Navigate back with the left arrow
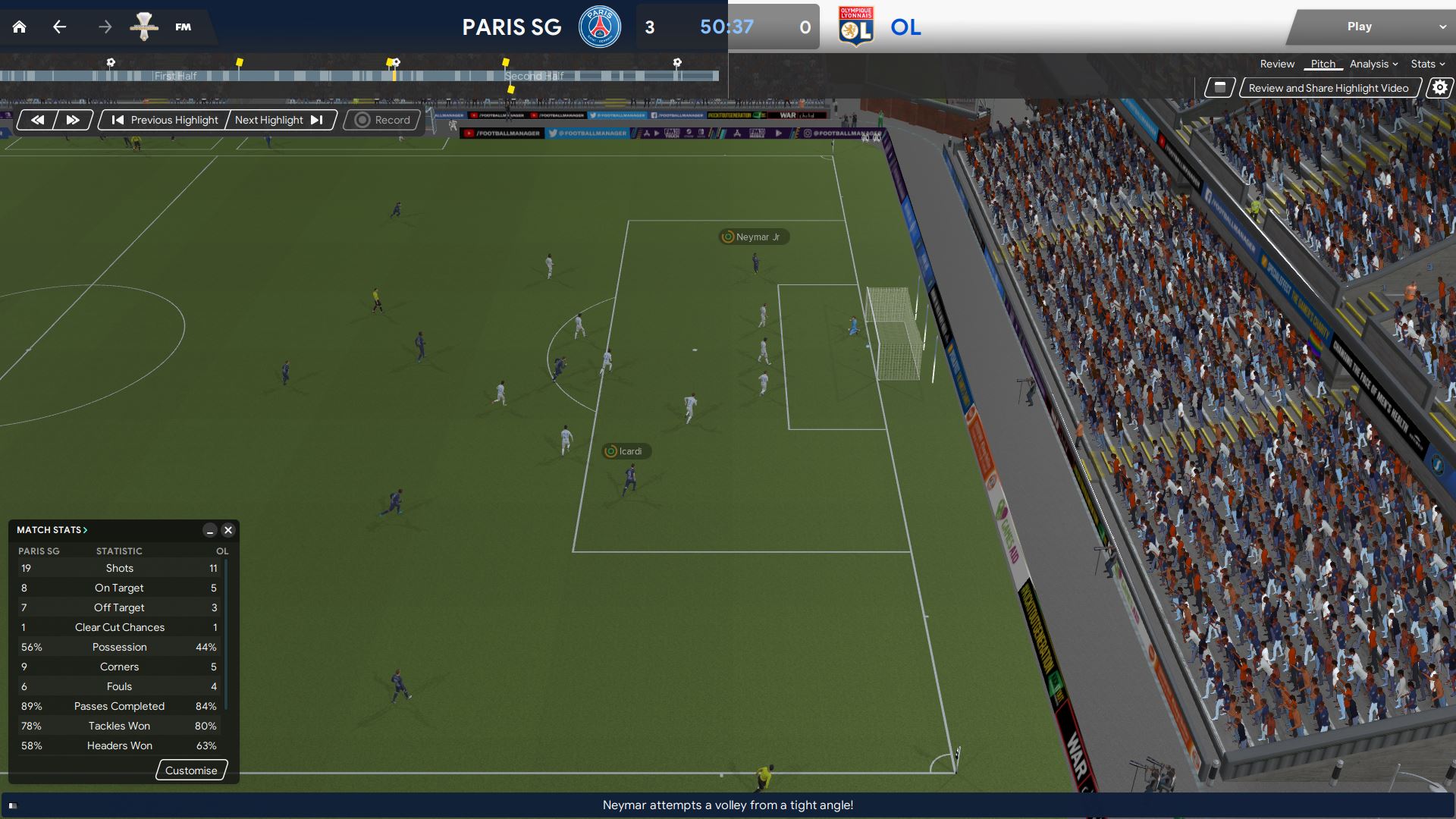This screenshot has height=819, width=1456. coord(59,27)
